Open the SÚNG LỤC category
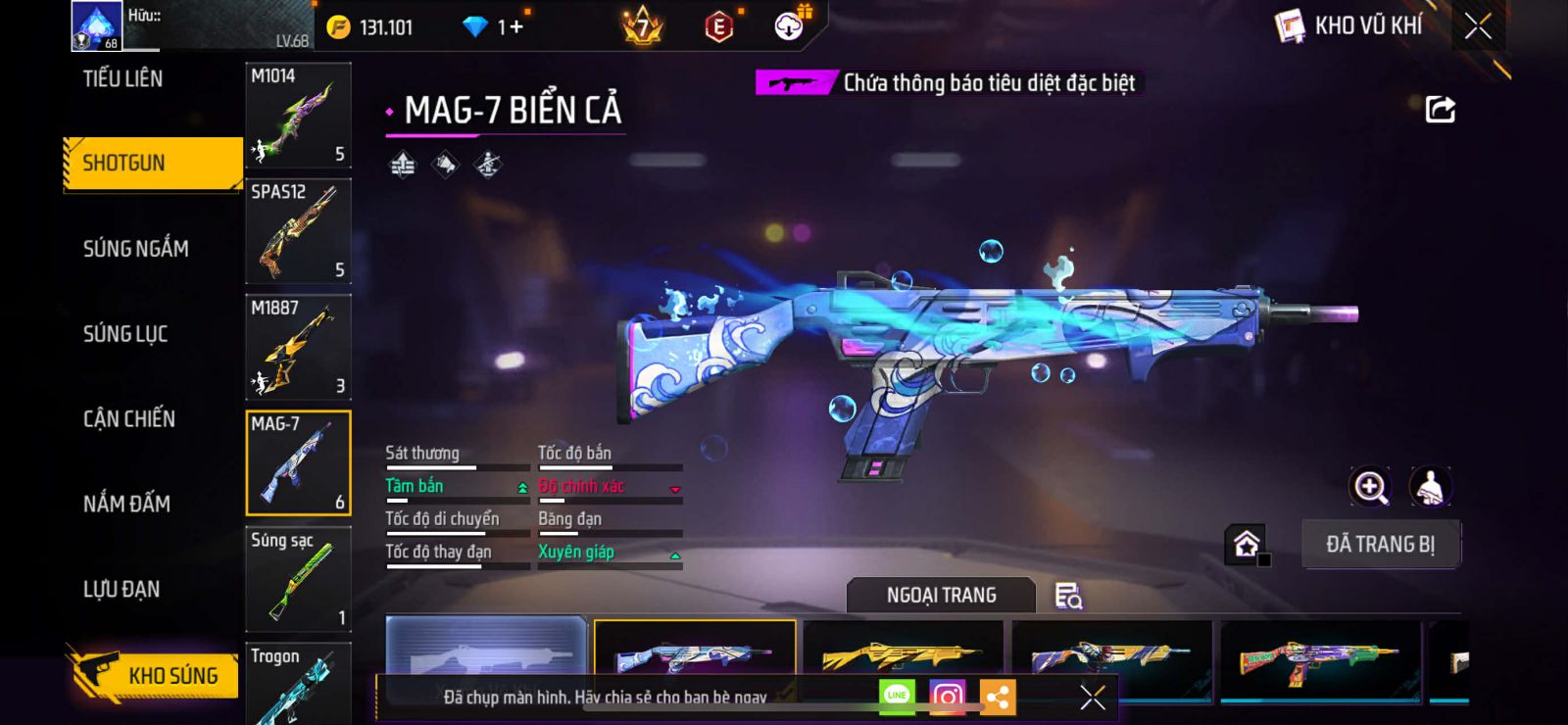The height and width of the screenshot is (725, 1568). coord(125,334)
